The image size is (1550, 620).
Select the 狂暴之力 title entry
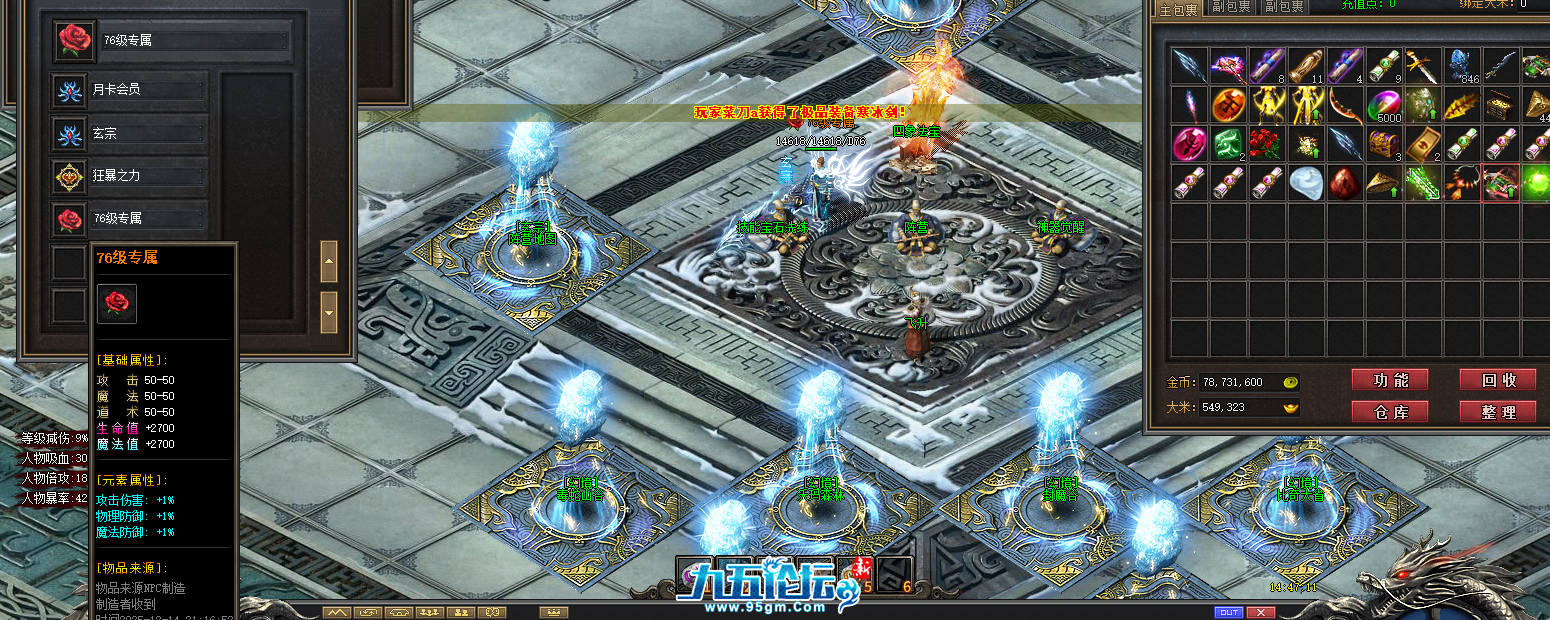coord(130,176)
